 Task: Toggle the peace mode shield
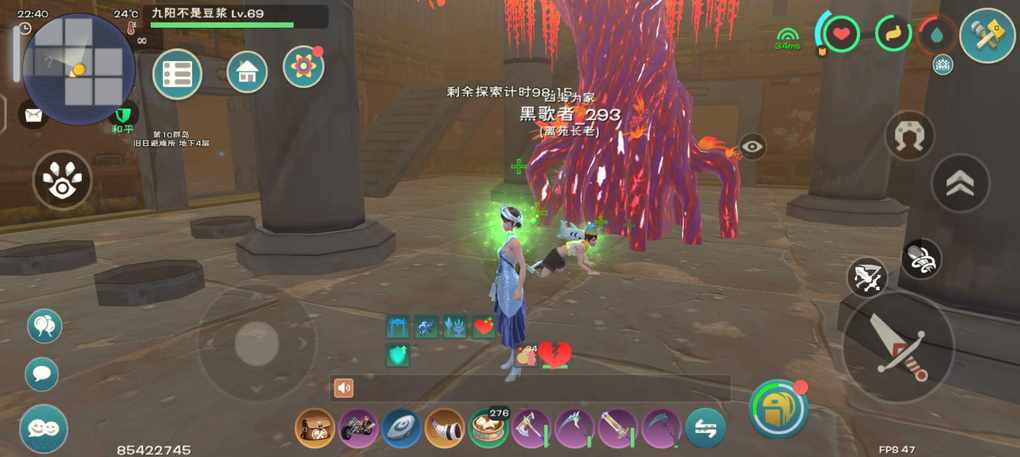(x=124, y=115)
